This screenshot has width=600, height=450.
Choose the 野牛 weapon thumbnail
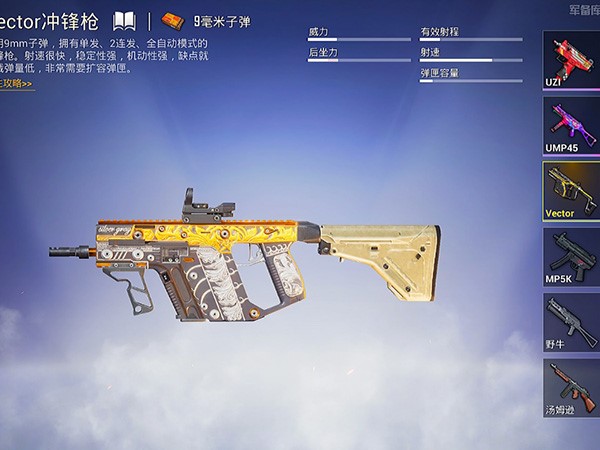[570, 321]
